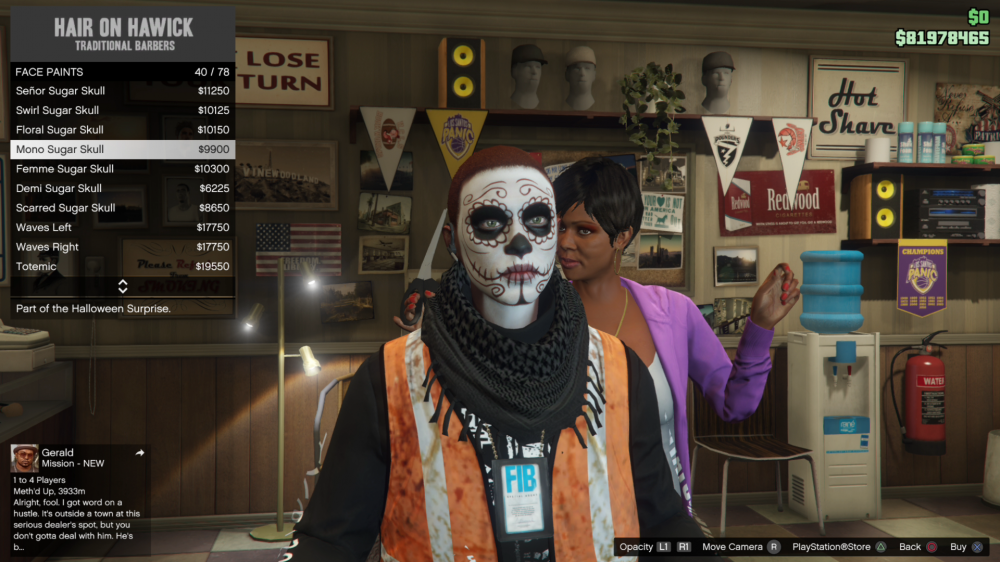The height and width of the screenshot is (562, 1000).
Task: Choose the Swirl Sugar Skull option
Action: (122, 110)
